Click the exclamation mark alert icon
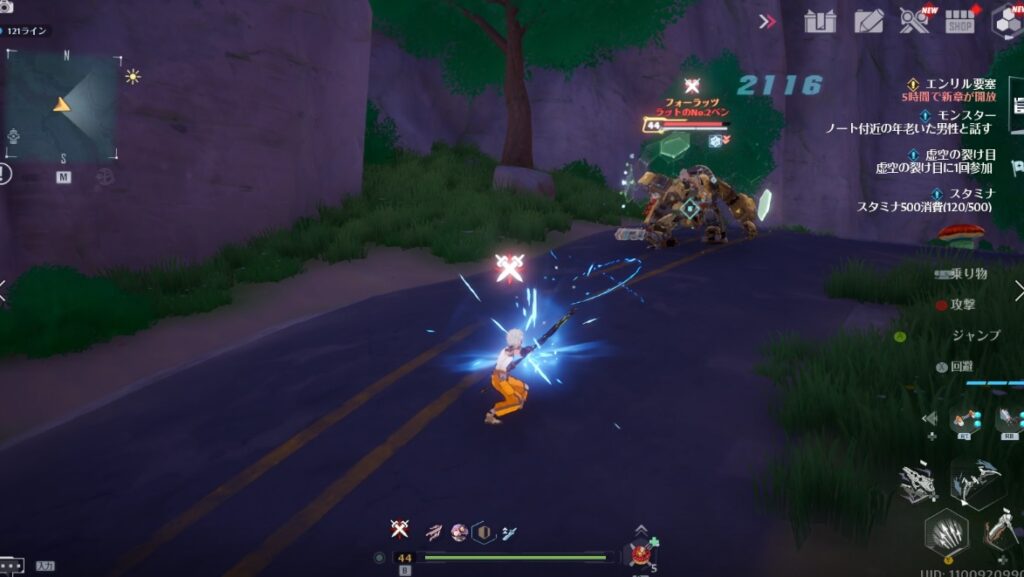Image resolution: width=1024 pixels, height=577 pixels. point(6,174)
